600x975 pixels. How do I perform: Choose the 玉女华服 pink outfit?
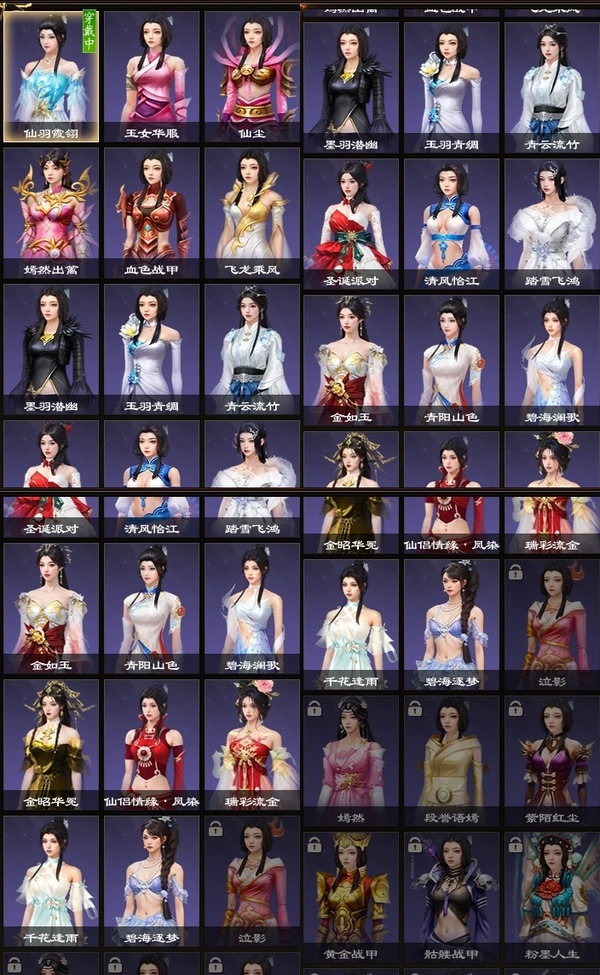(x=152, y=75)
